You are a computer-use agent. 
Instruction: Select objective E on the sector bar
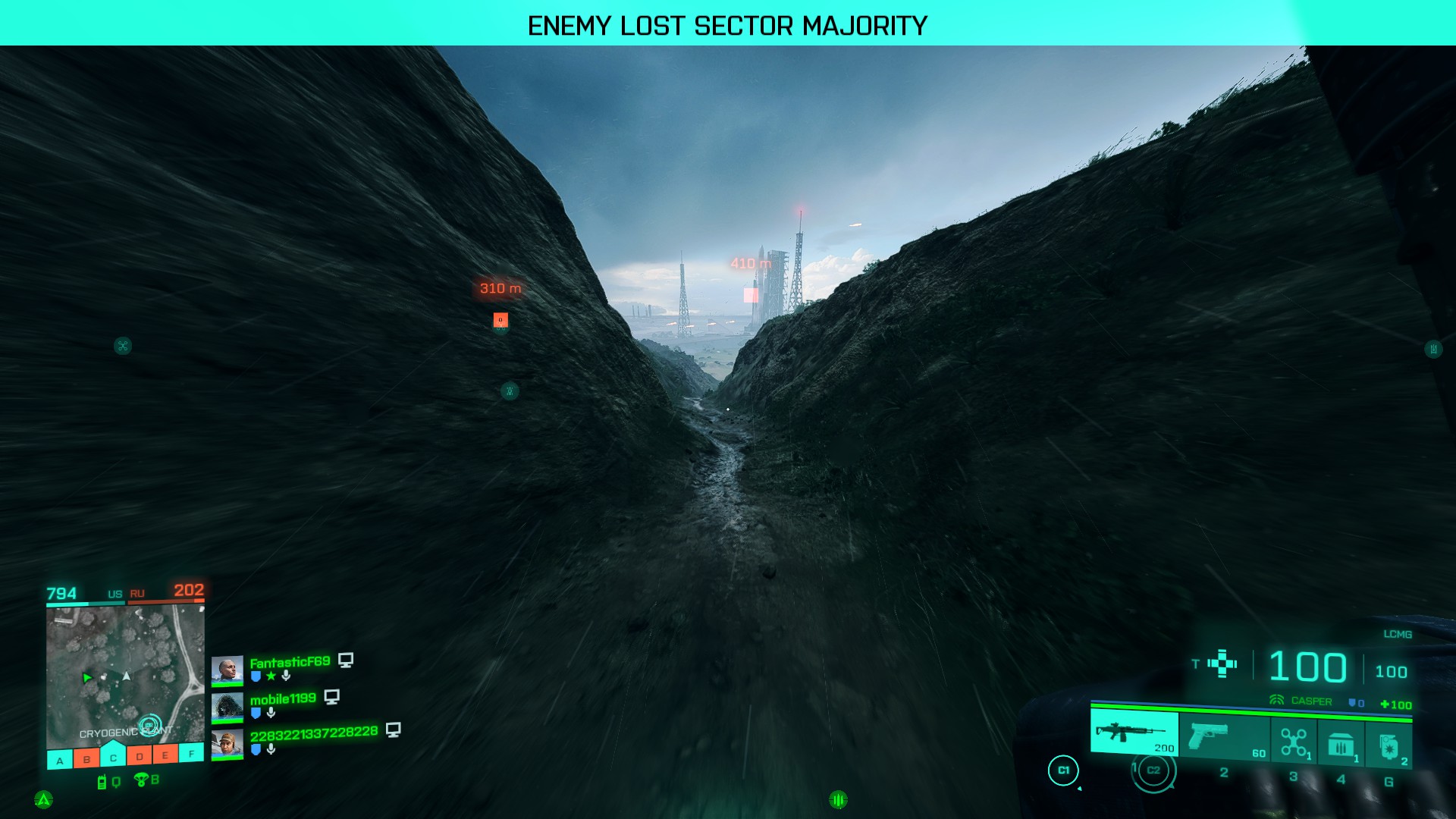(165, 755)
